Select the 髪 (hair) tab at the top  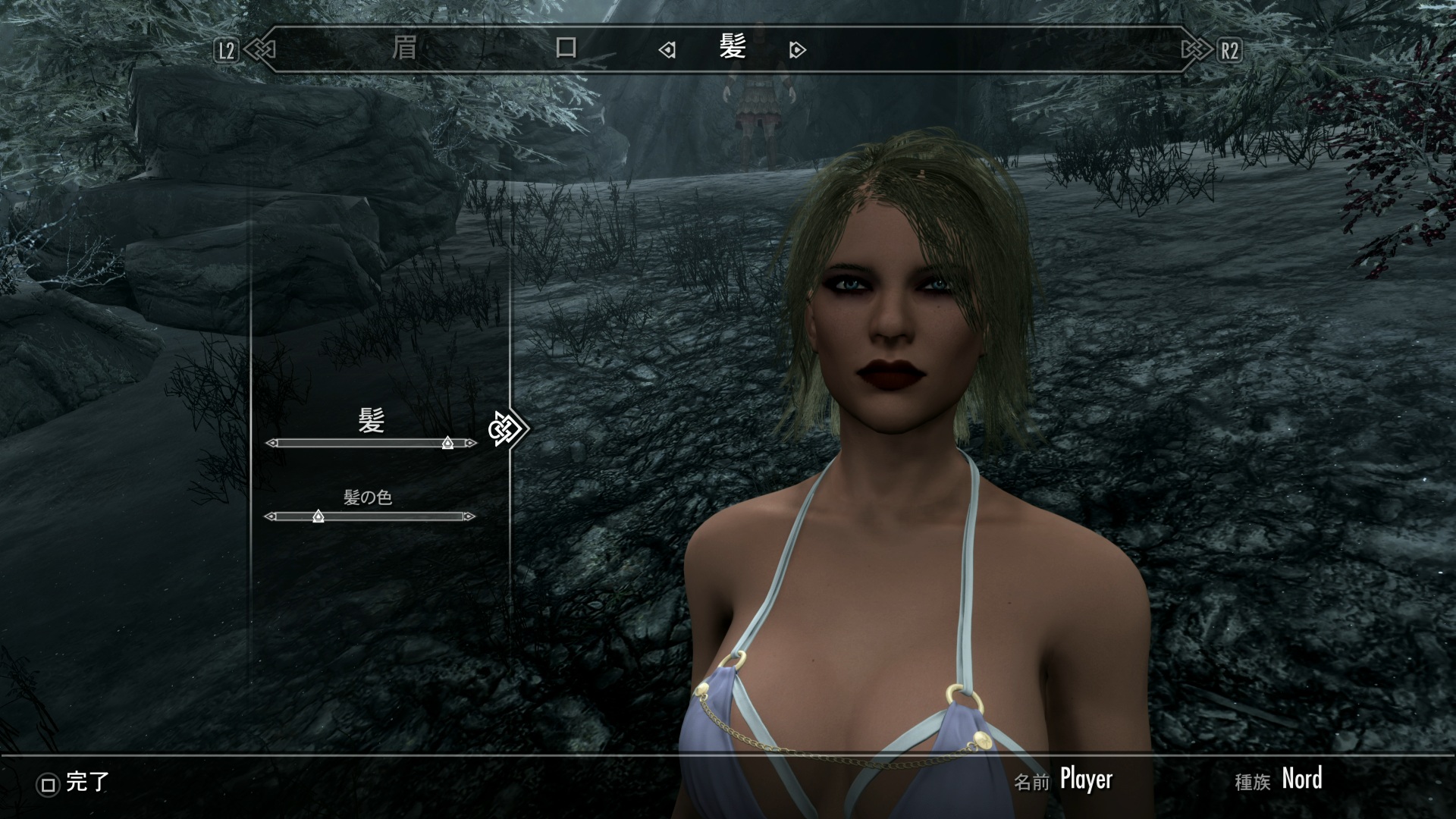(733, 49)
